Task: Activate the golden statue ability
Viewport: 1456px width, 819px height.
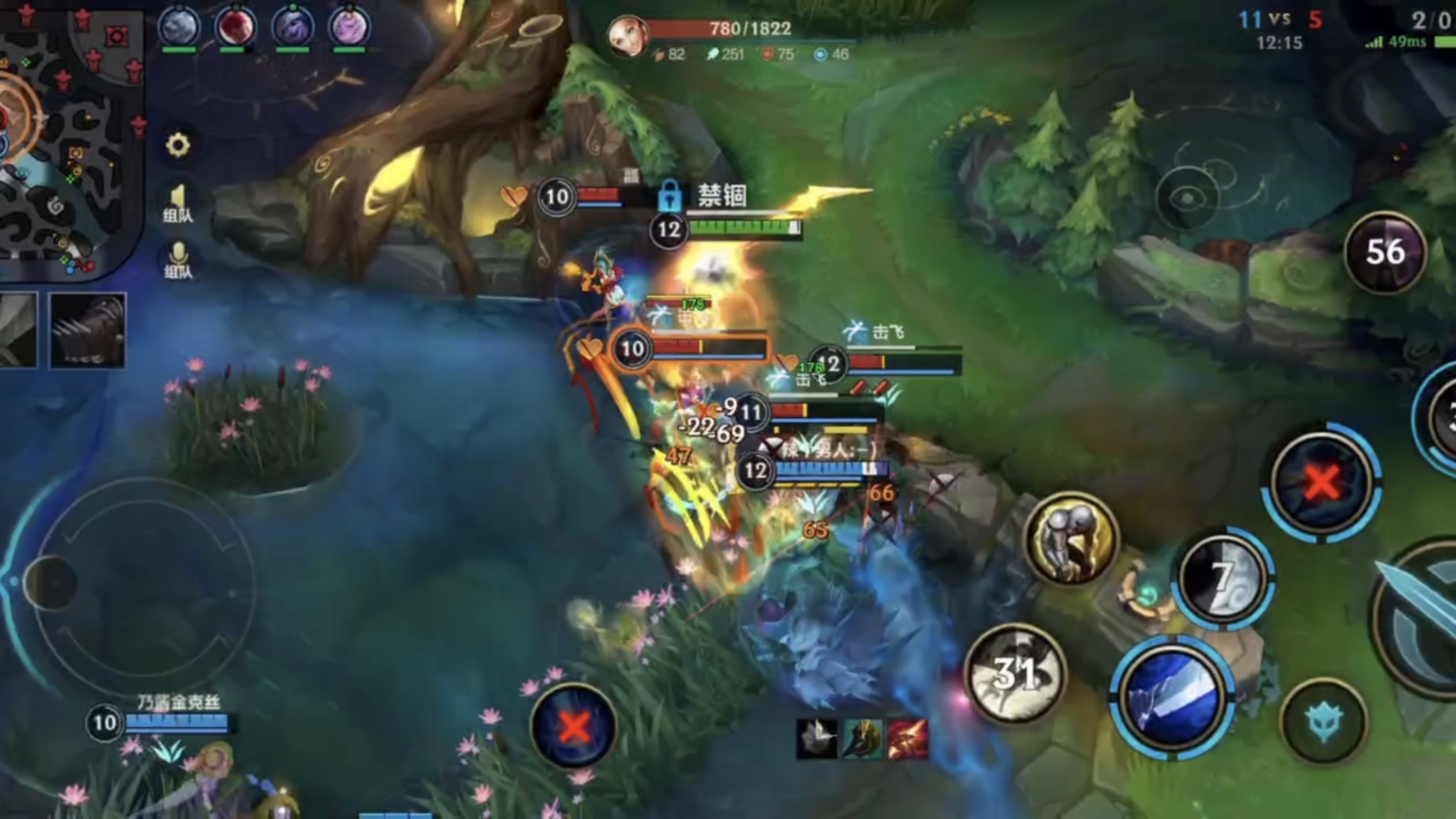Action: coord(1070,539)
